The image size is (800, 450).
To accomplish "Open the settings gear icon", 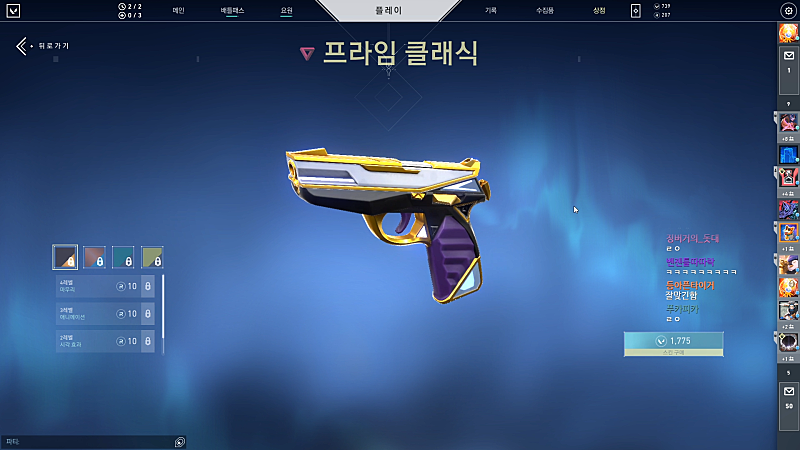I will (x=787, y=10).
